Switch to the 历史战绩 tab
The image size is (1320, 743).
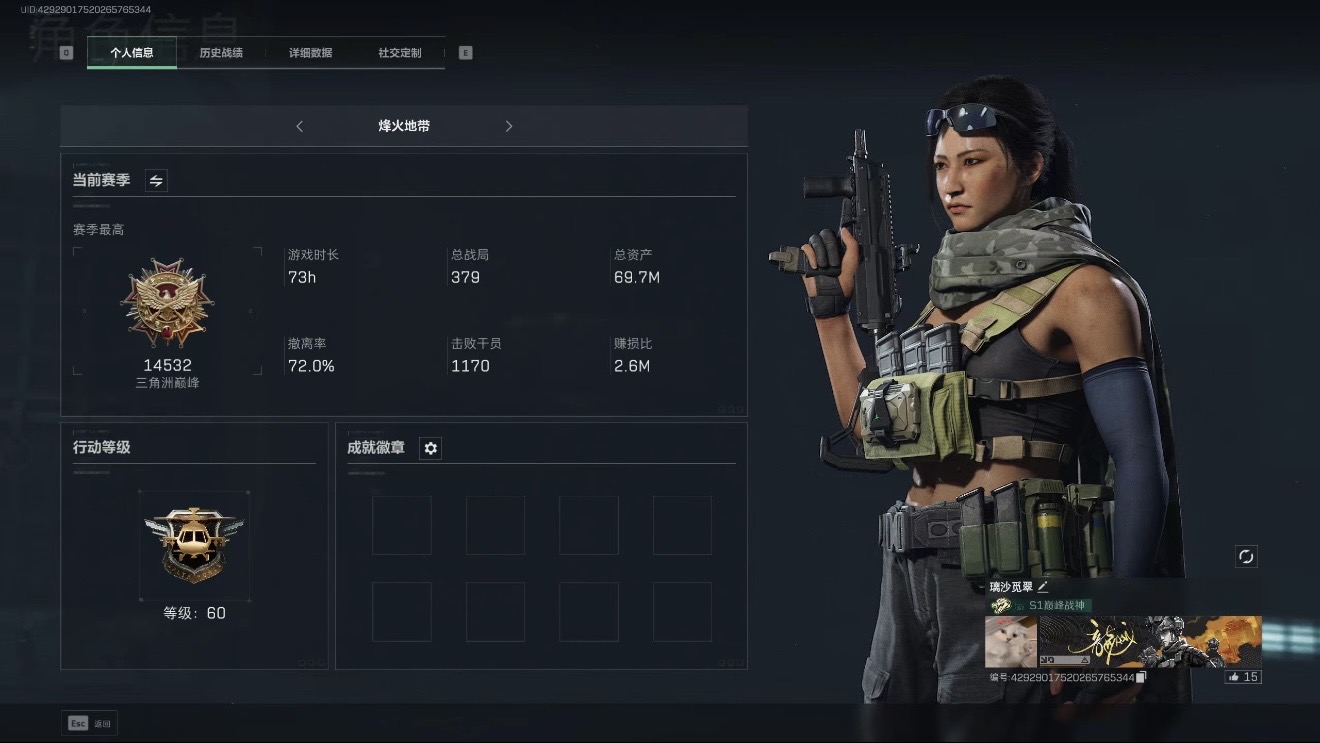click(x=221, y=52)
